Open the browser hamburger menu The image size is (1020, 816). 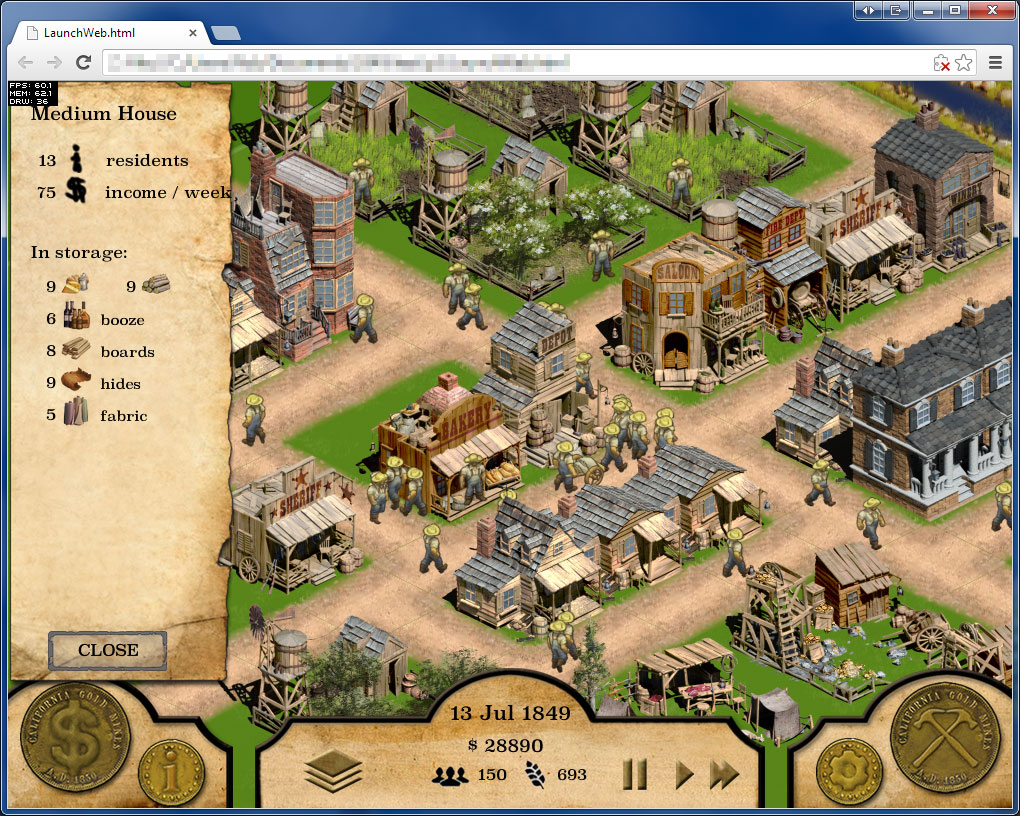[x=996, y=63]
